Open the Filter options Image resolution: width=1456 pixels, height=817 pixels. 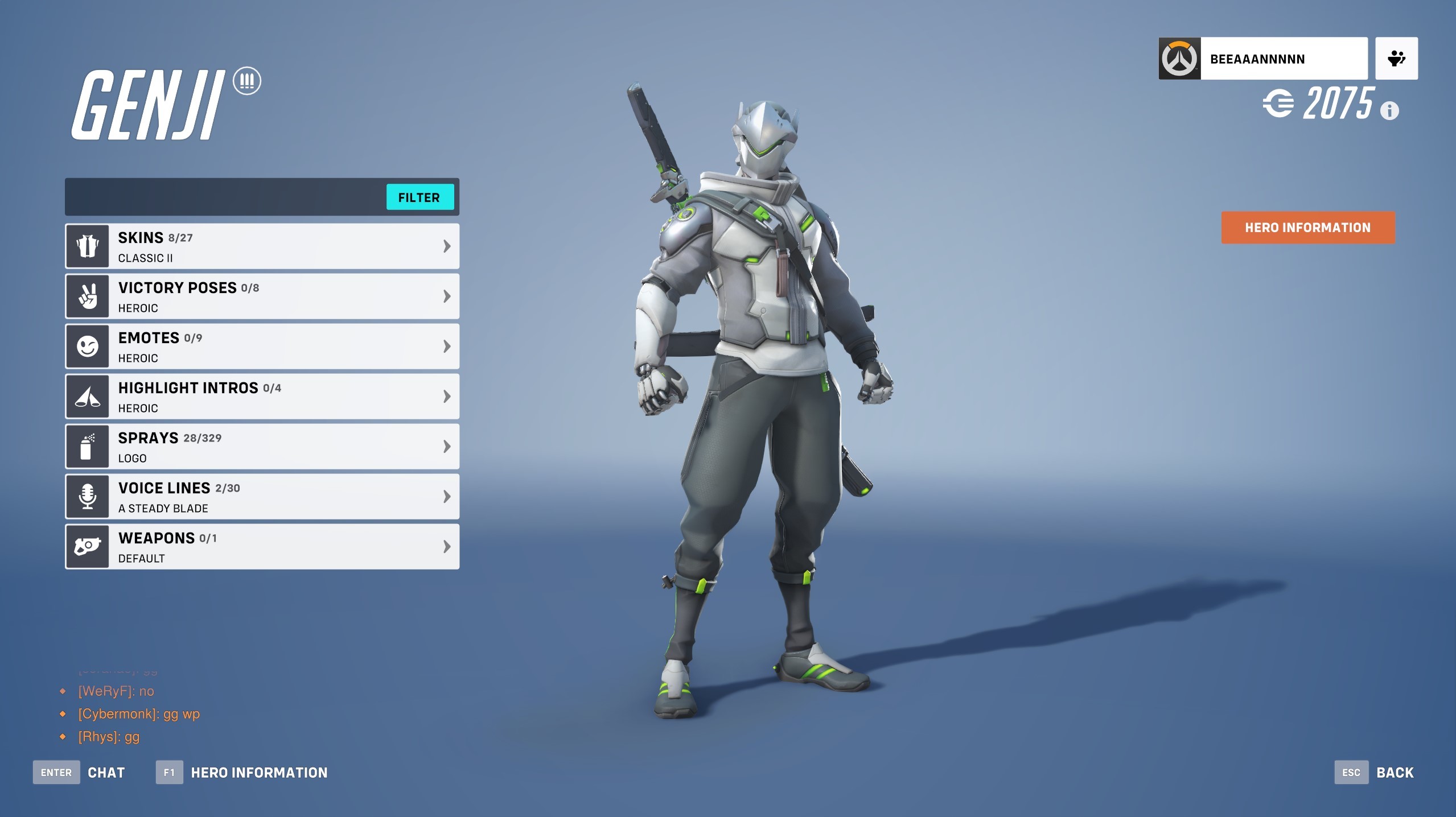419,197
